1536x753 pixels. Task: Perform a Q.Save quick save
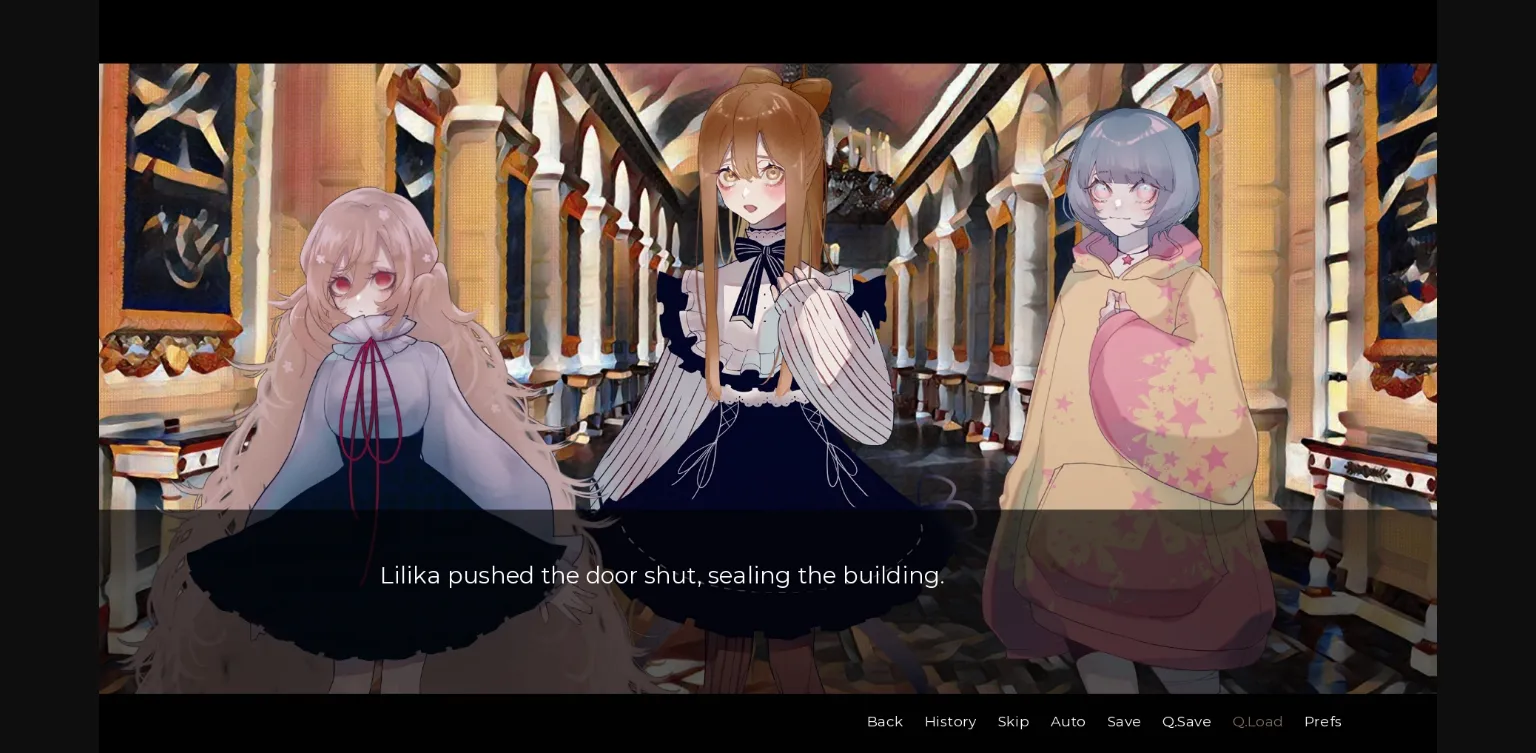pyautogui.click(x=1186, y=721)
